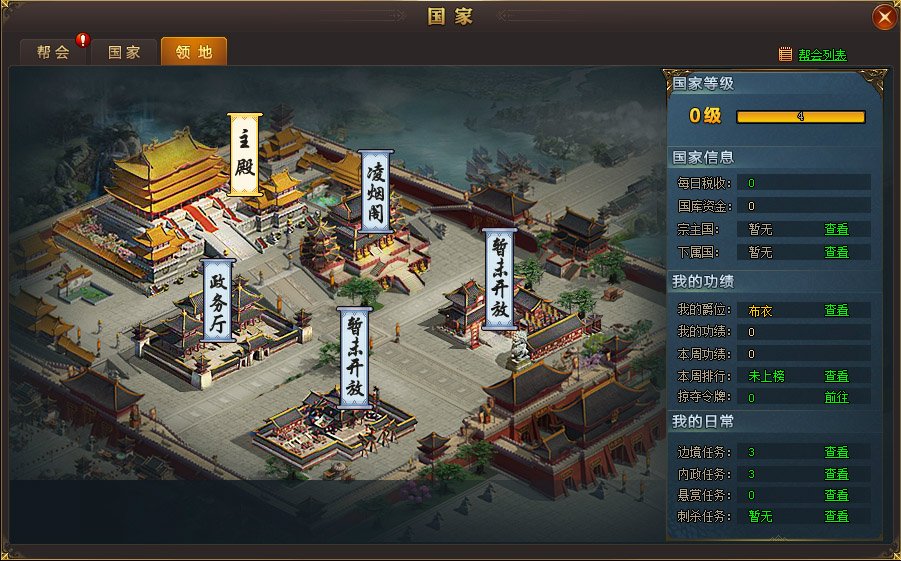Viewport: 901px width, 561px height.
Task: Switch to the 帮会 tab
Action: point(53,52)
